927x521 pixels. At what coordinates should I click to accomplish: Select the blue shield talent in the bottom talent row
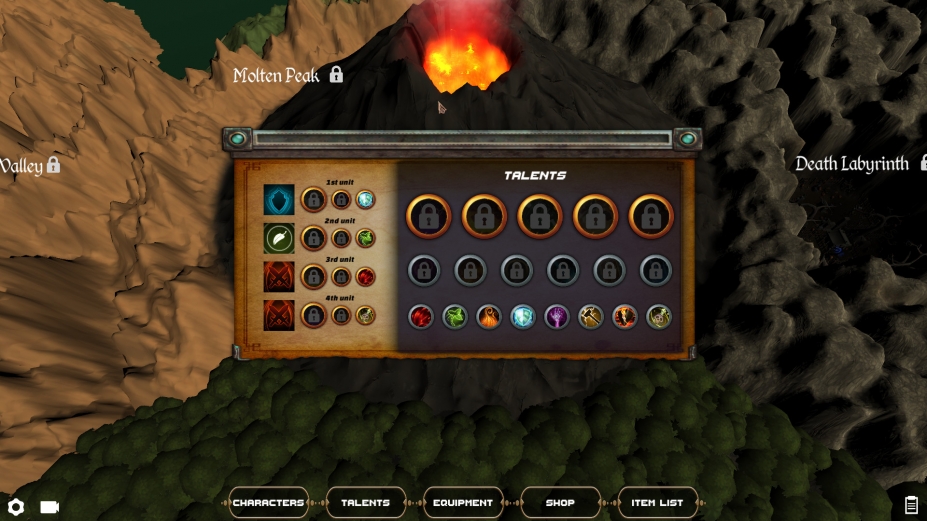click(x=523, y=317)
